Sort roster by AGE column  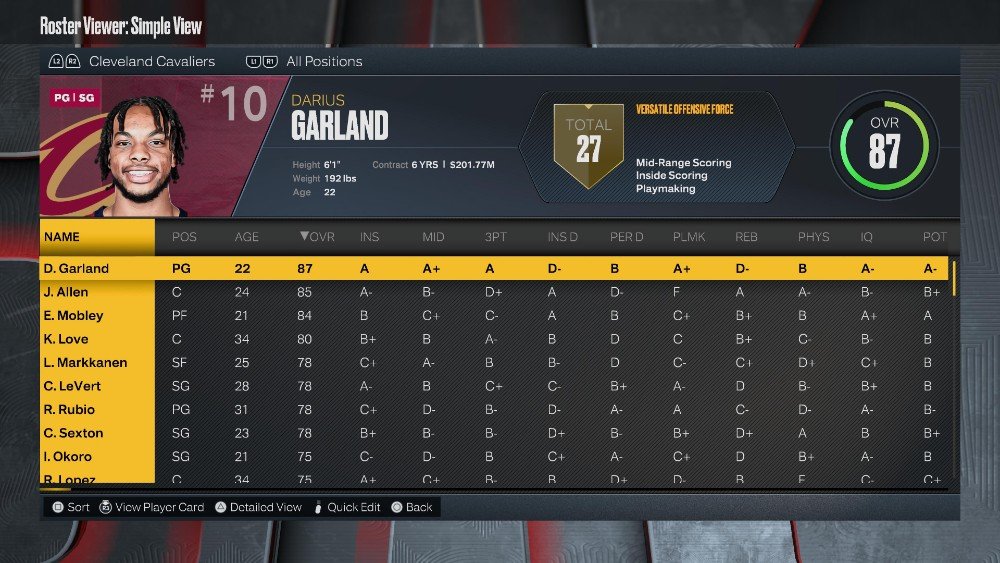click(x=246, y=237)
